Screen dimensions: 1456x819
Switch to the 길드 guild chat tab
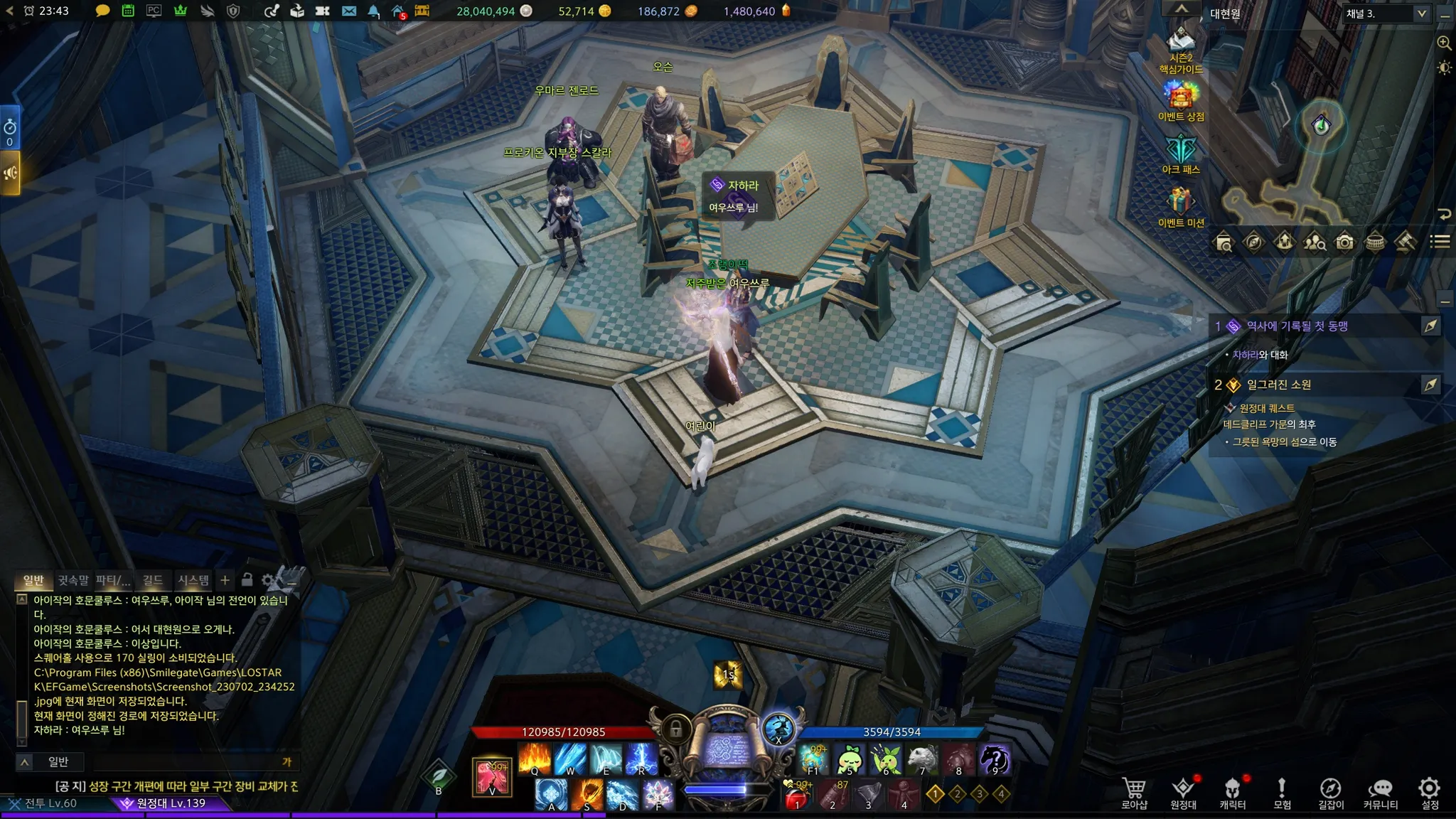click(x=152, y=580)
